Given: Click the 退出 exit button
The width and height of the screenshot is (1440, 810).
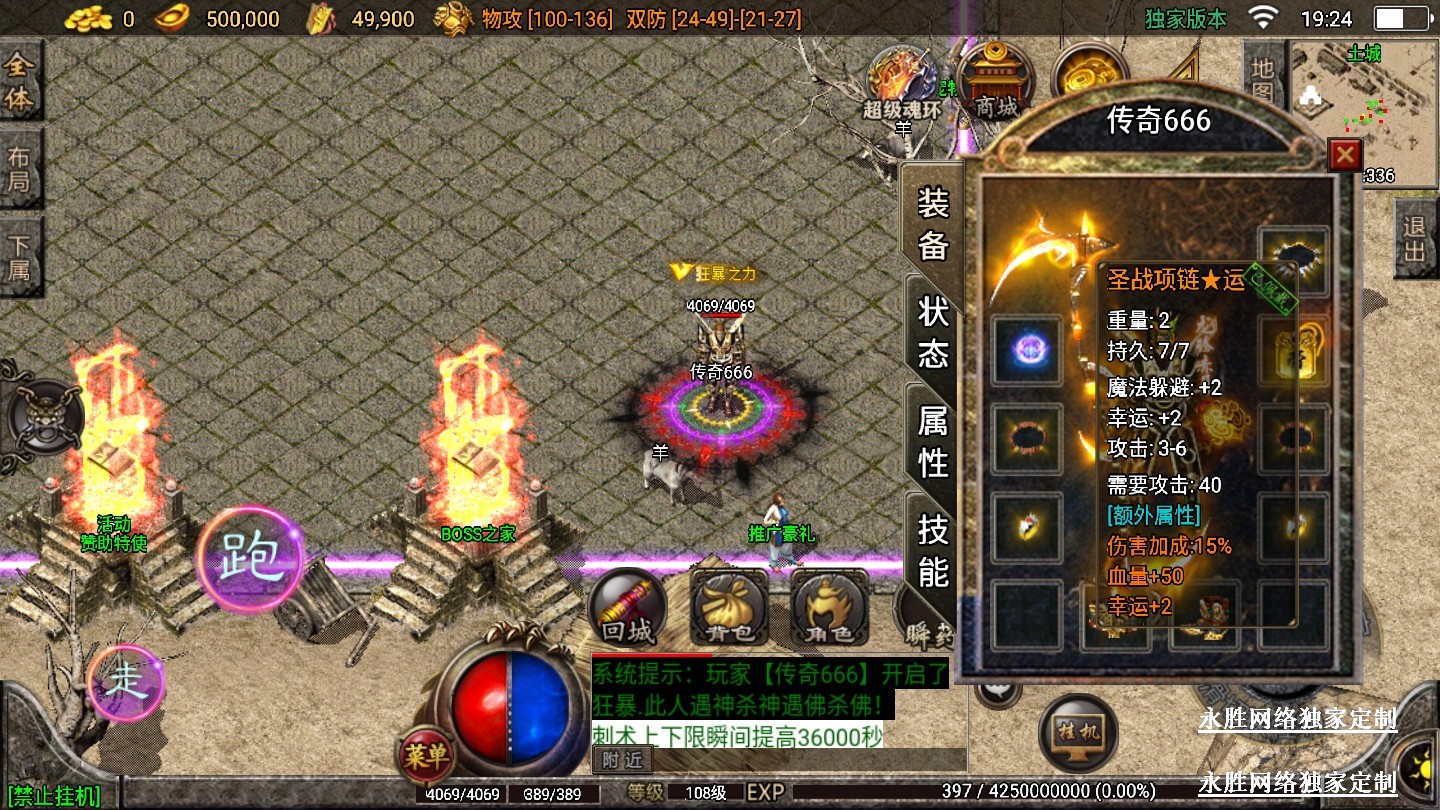Looking at the screenshot, I should pos(1414,239).
